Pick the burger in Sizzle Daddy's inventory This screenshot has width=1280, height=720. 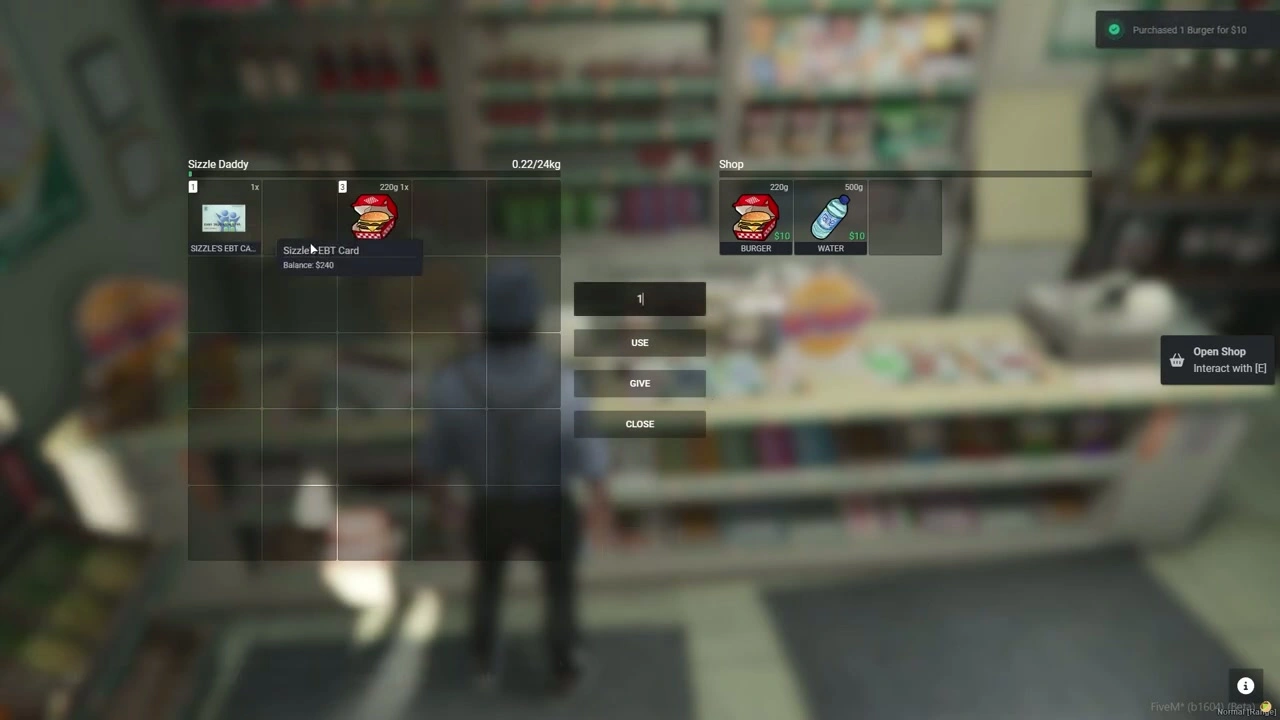tap(374, 217)
